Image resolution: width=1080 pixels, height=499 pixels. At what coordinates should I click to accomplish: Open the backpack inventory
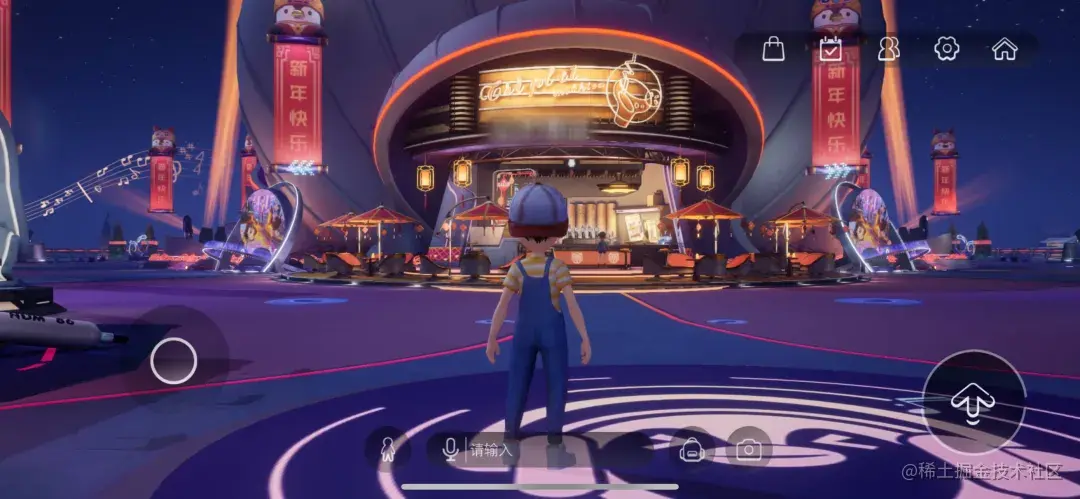point(690,450)
